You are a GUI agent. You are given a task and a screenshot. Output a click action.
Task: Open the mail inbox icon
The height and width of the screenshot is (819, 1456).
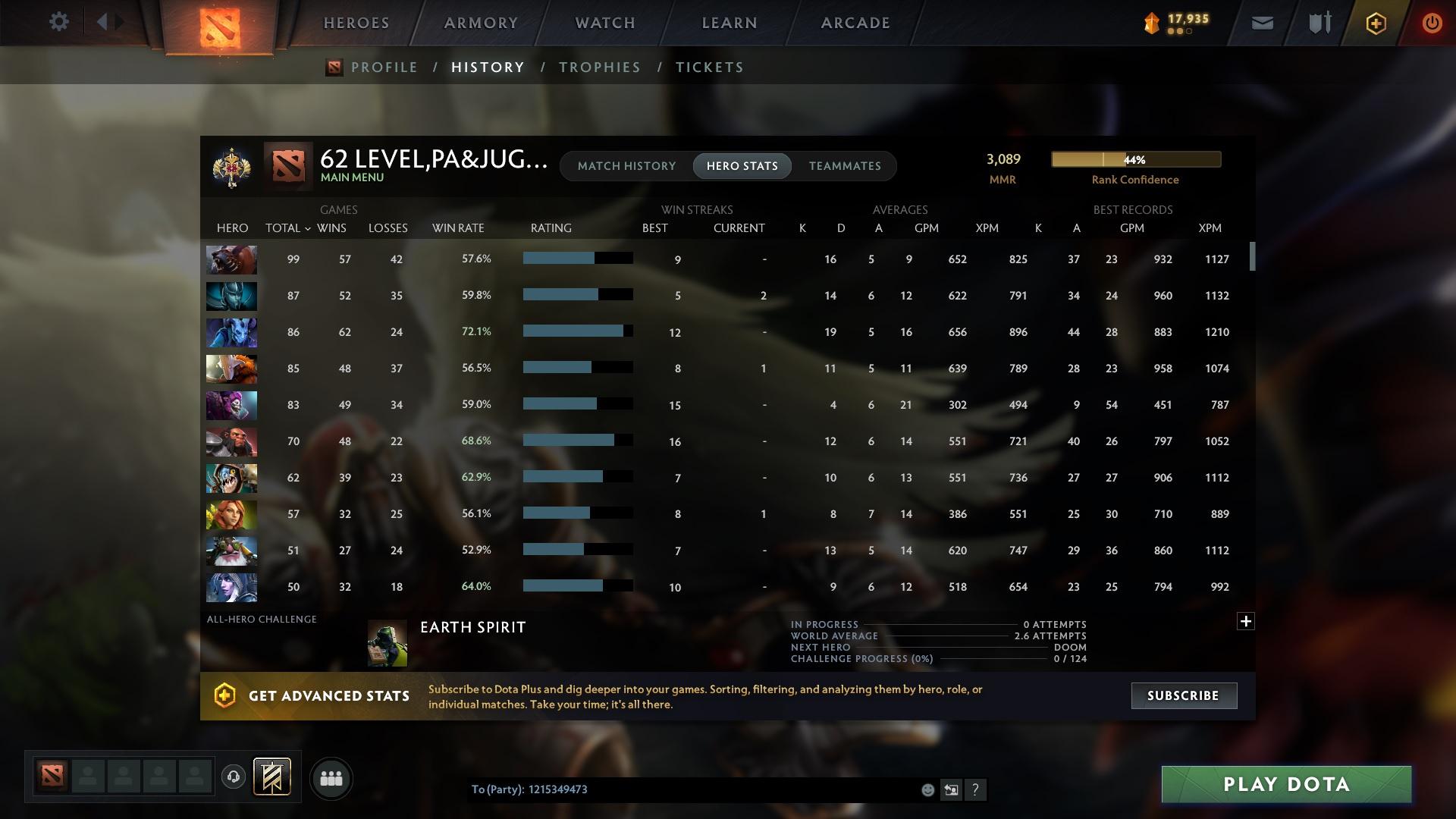tap(1261, 23)
